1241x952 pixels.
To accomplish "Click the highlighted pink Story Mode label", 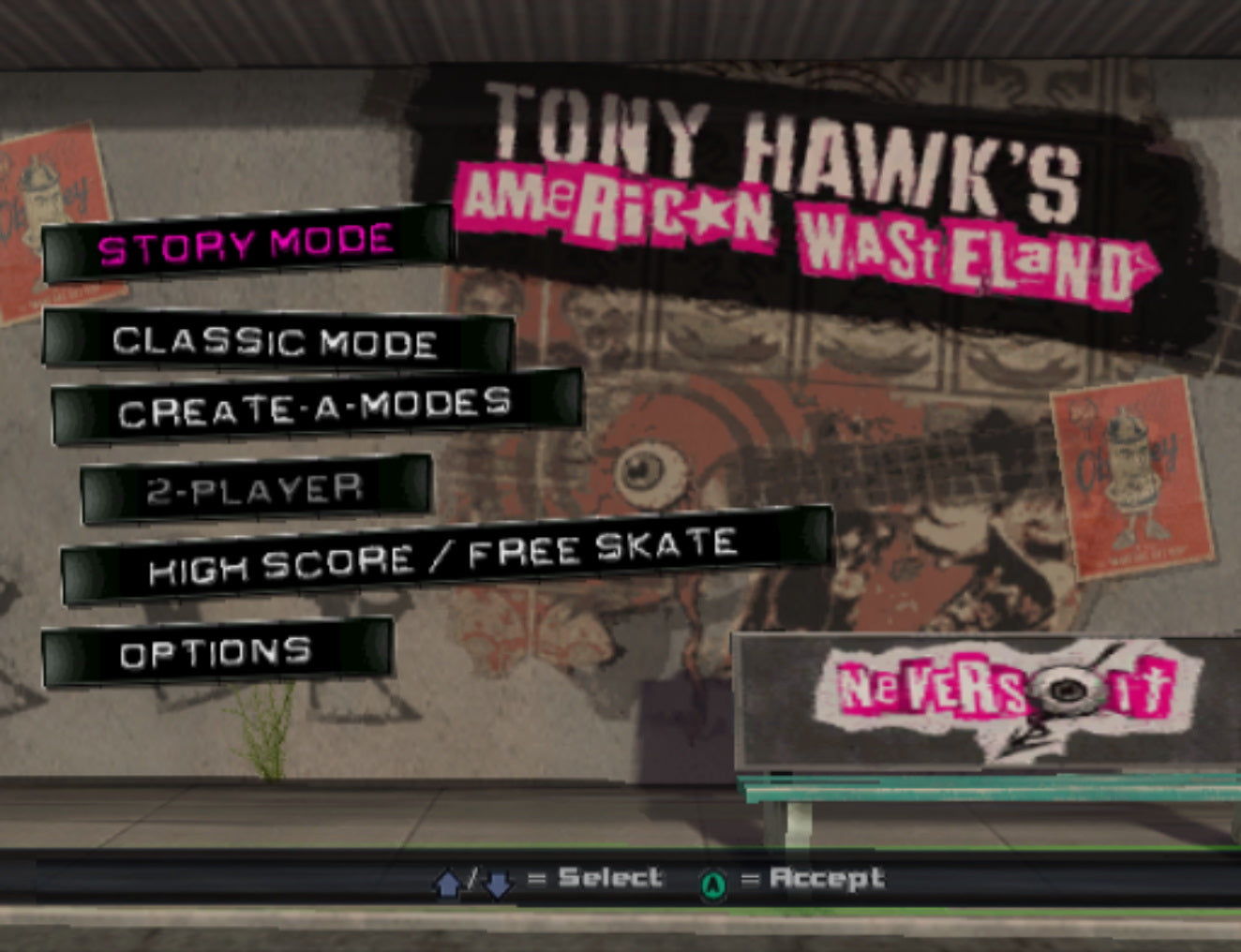I will 247,245.
